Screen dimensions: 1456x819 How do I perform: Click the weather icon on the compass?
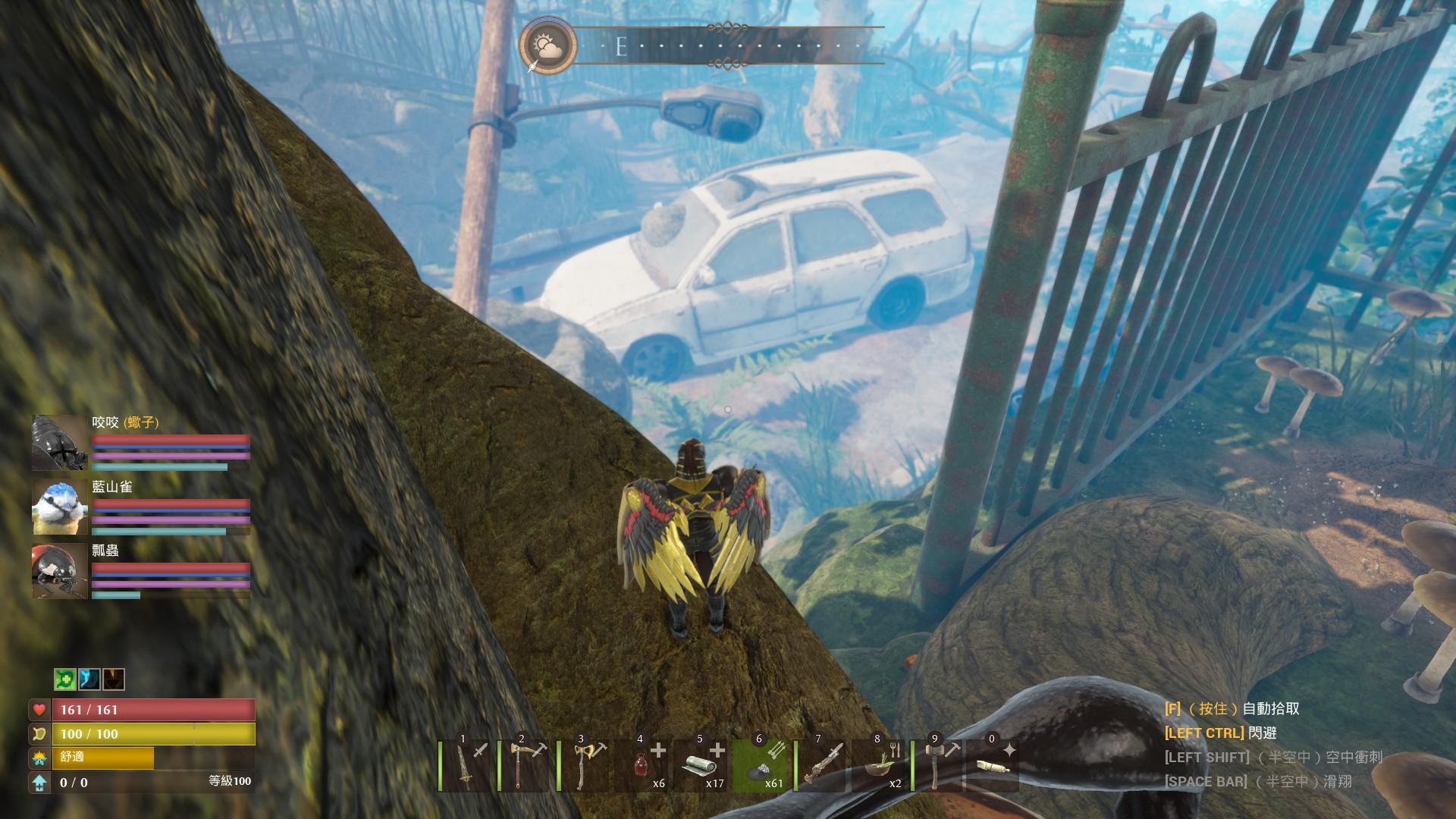pyautogui.click(x=548, y=45)
